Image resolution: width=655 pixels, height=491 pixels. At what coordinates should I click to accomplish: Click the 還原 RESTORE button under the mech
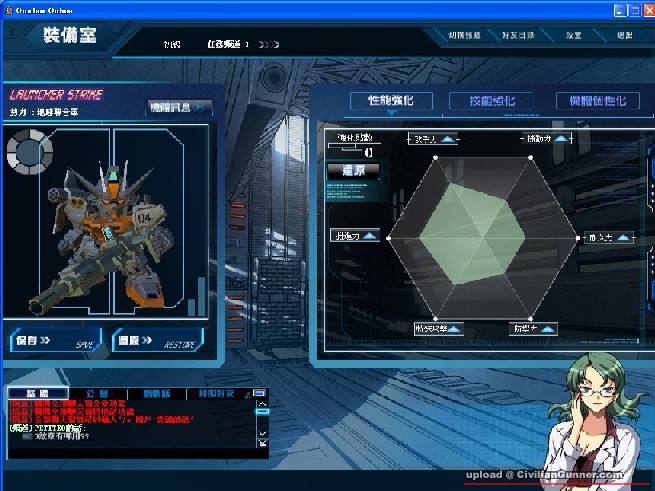point(155,340)
